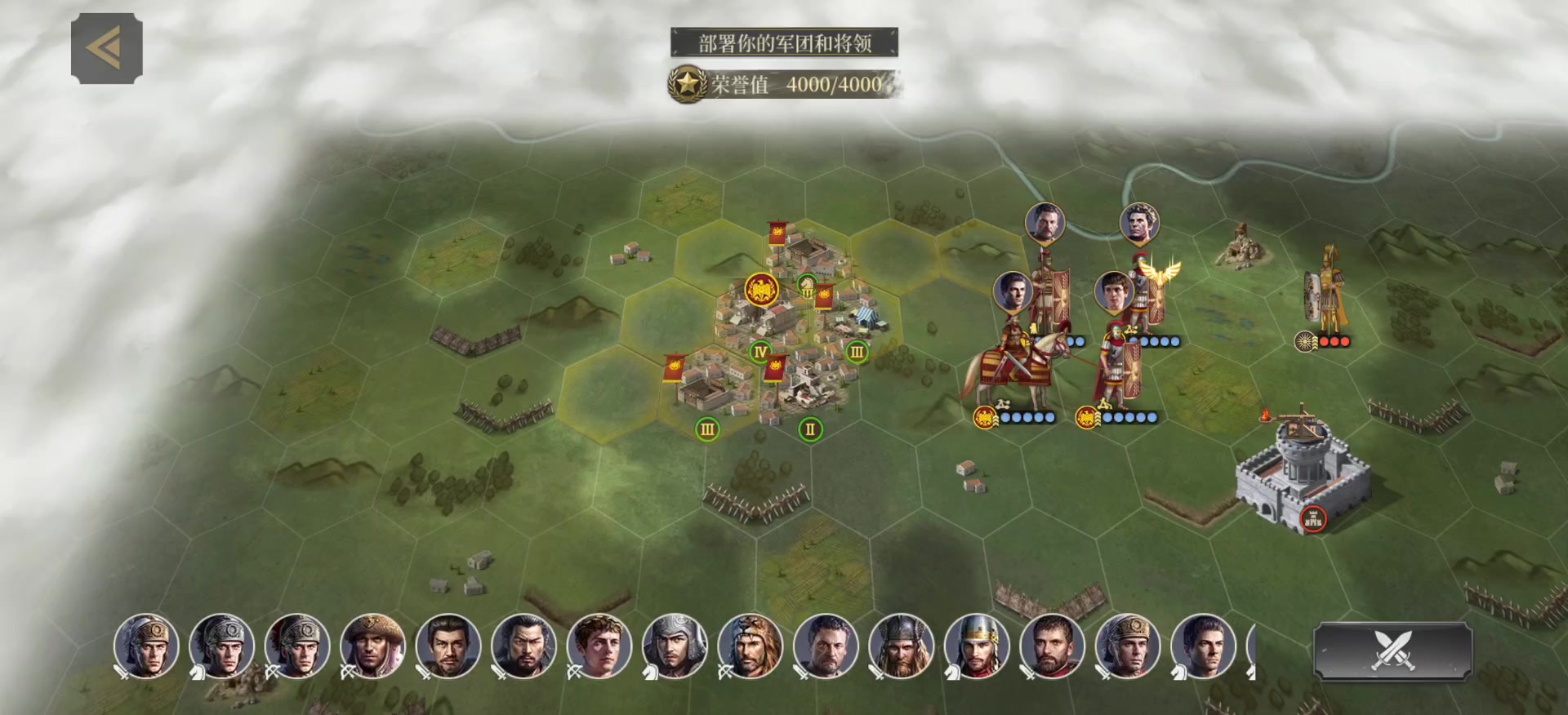The height and width of the screenshot is (715, 1568).
Task: Select the general wearing a fur hat
Action: [372, 646]
